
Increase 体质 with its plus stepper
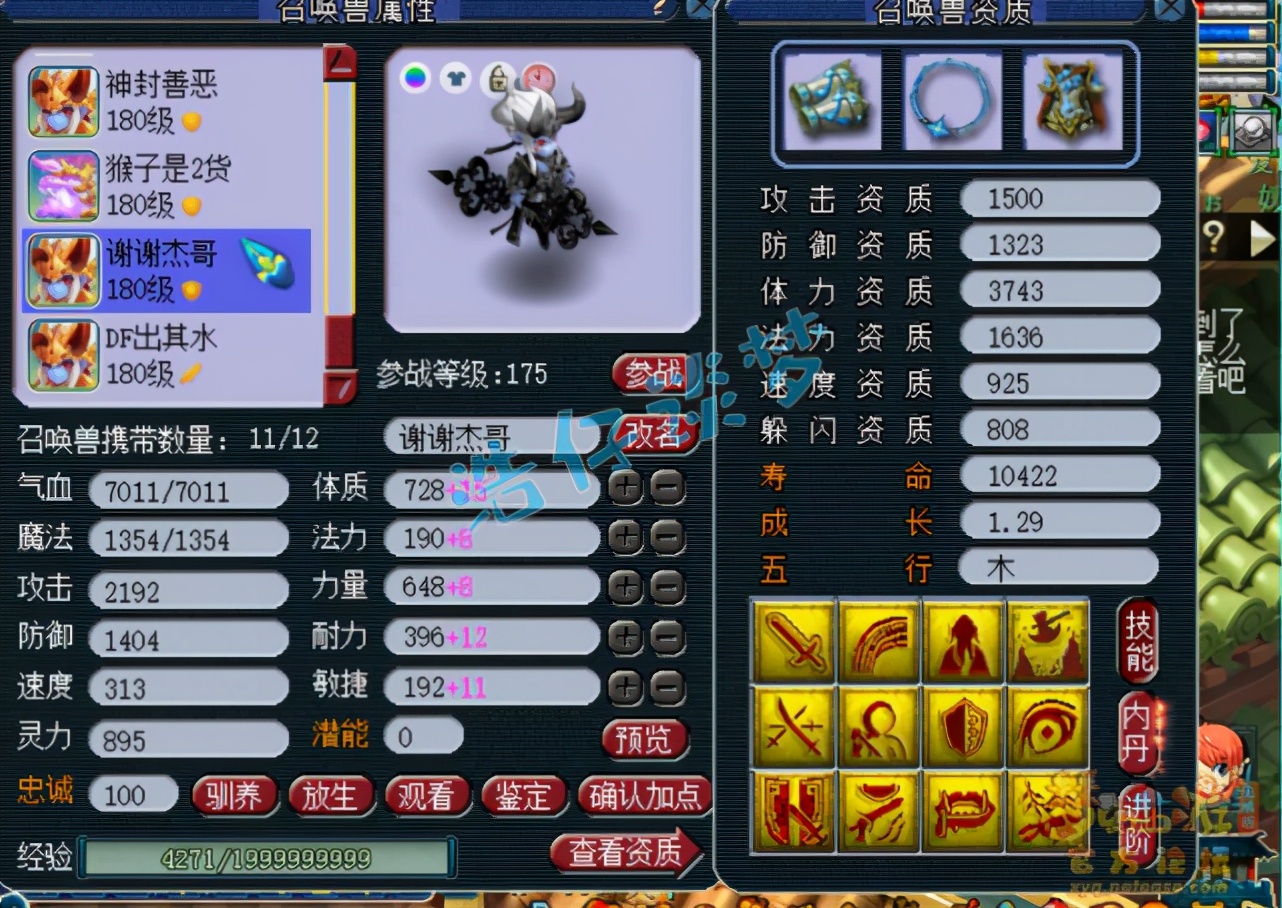point(627,489)
